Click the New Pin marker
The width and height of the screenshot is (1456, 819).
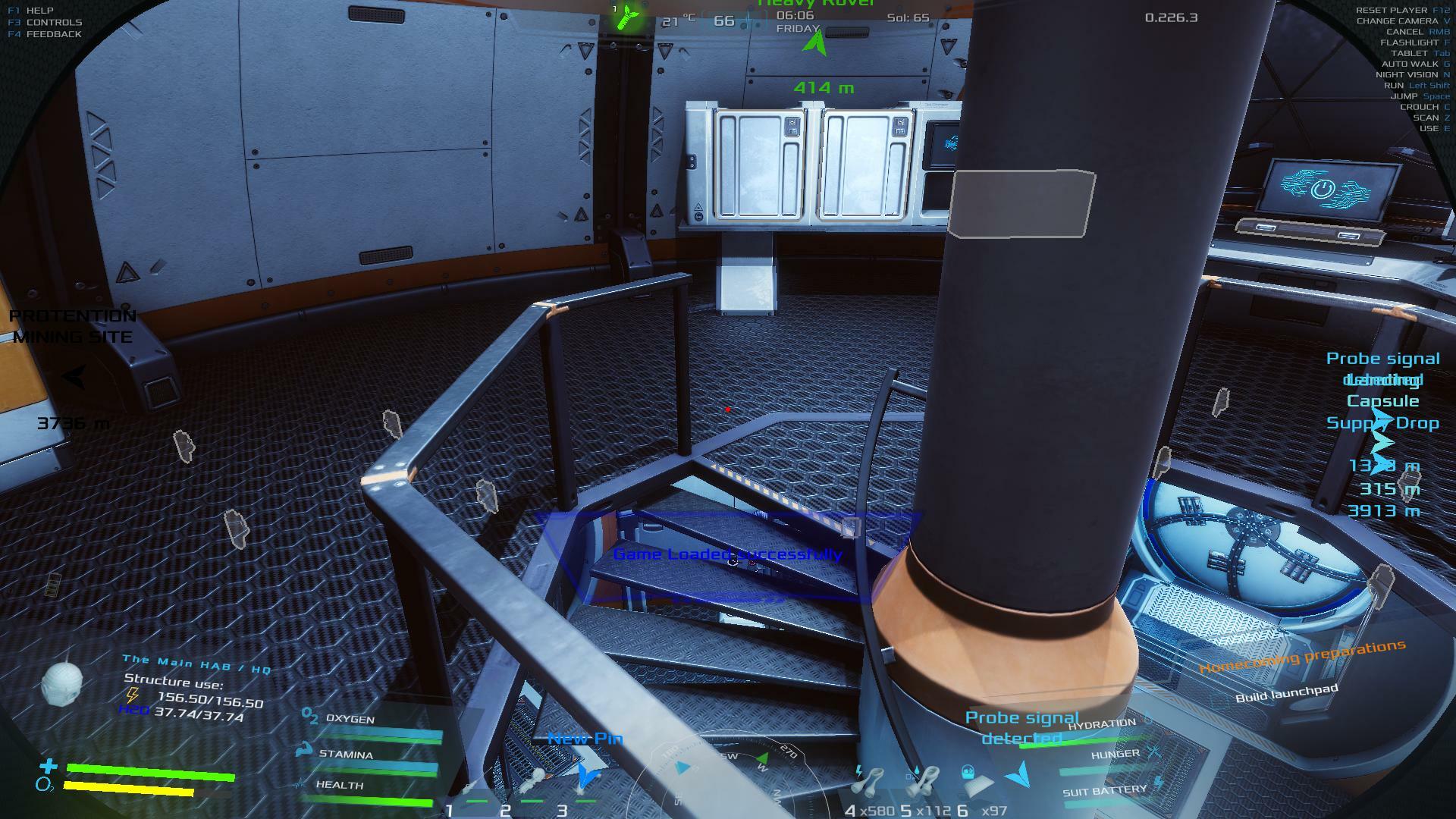click(x=586, y=775)
